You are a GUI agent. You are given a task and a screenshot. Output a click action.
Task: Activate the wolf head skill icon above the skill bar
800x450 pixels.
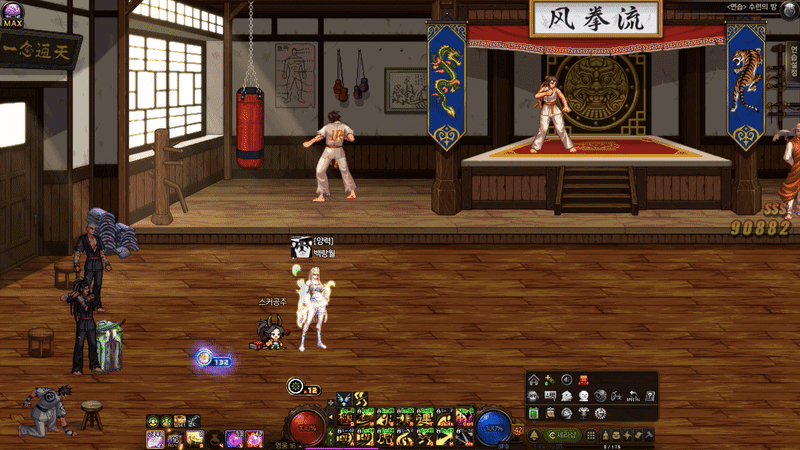point(345,398)
